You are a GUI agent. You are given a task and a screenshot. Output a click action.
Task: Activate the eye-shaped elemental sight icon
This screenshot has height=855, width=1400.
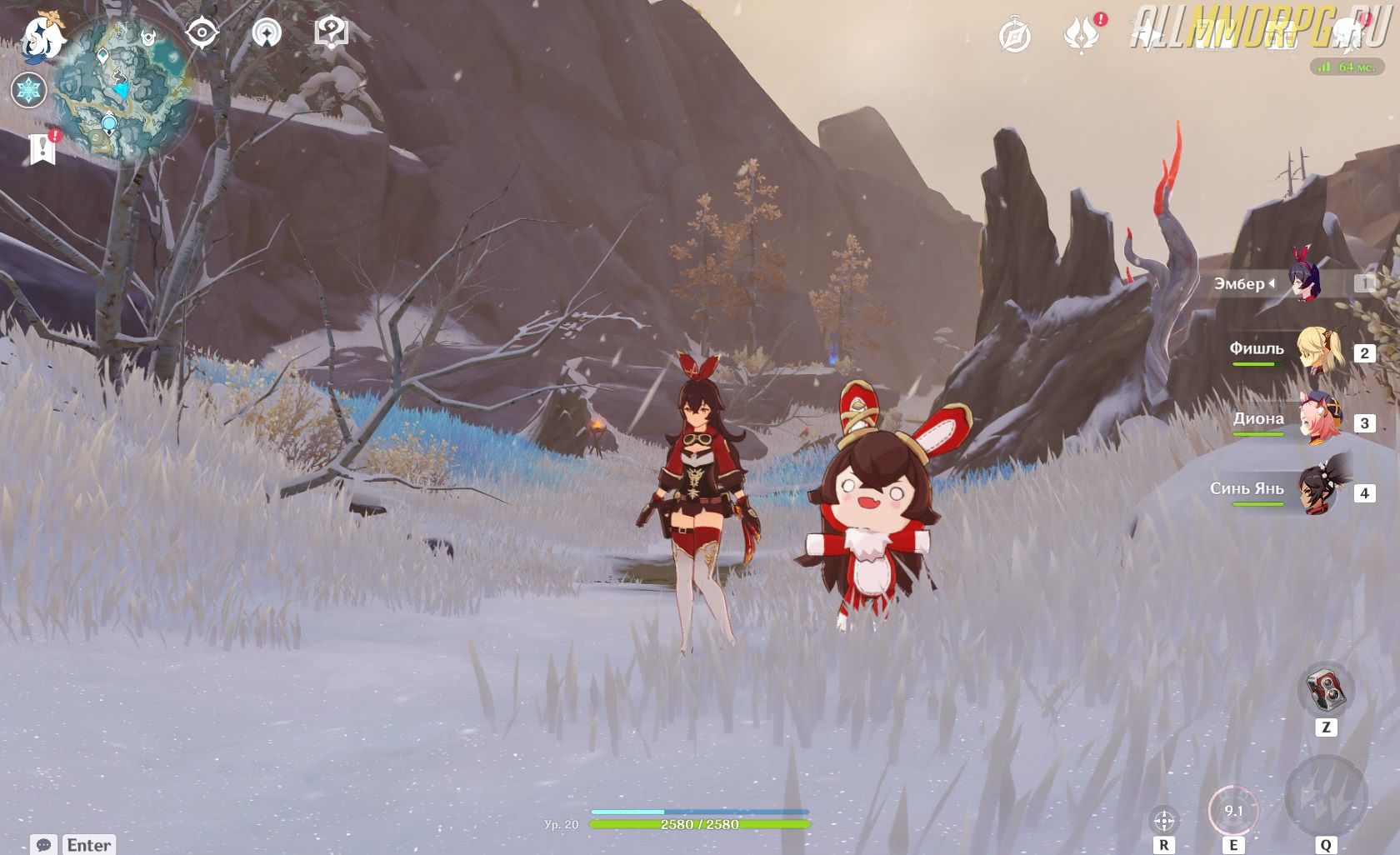click(x=202, y=33)
